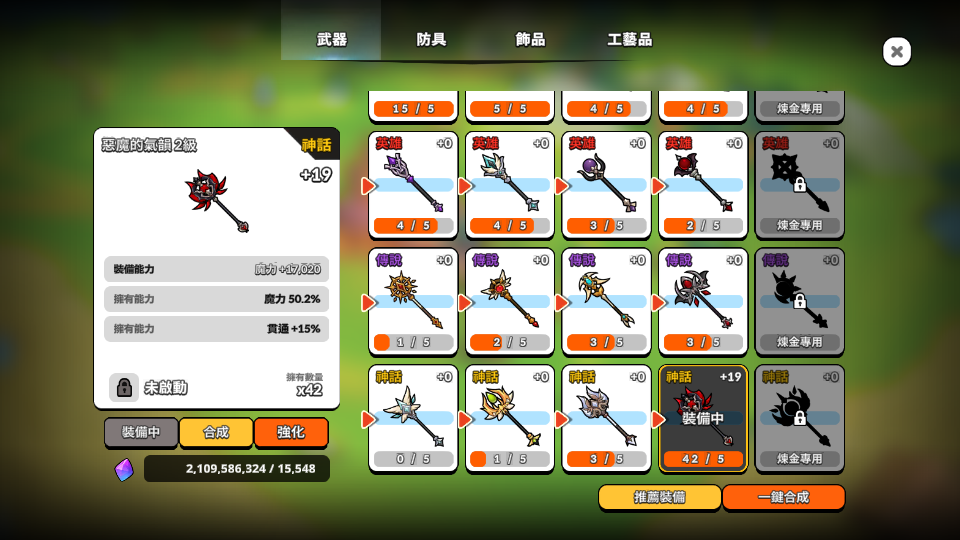Activate the orange 強化 button

291,432
